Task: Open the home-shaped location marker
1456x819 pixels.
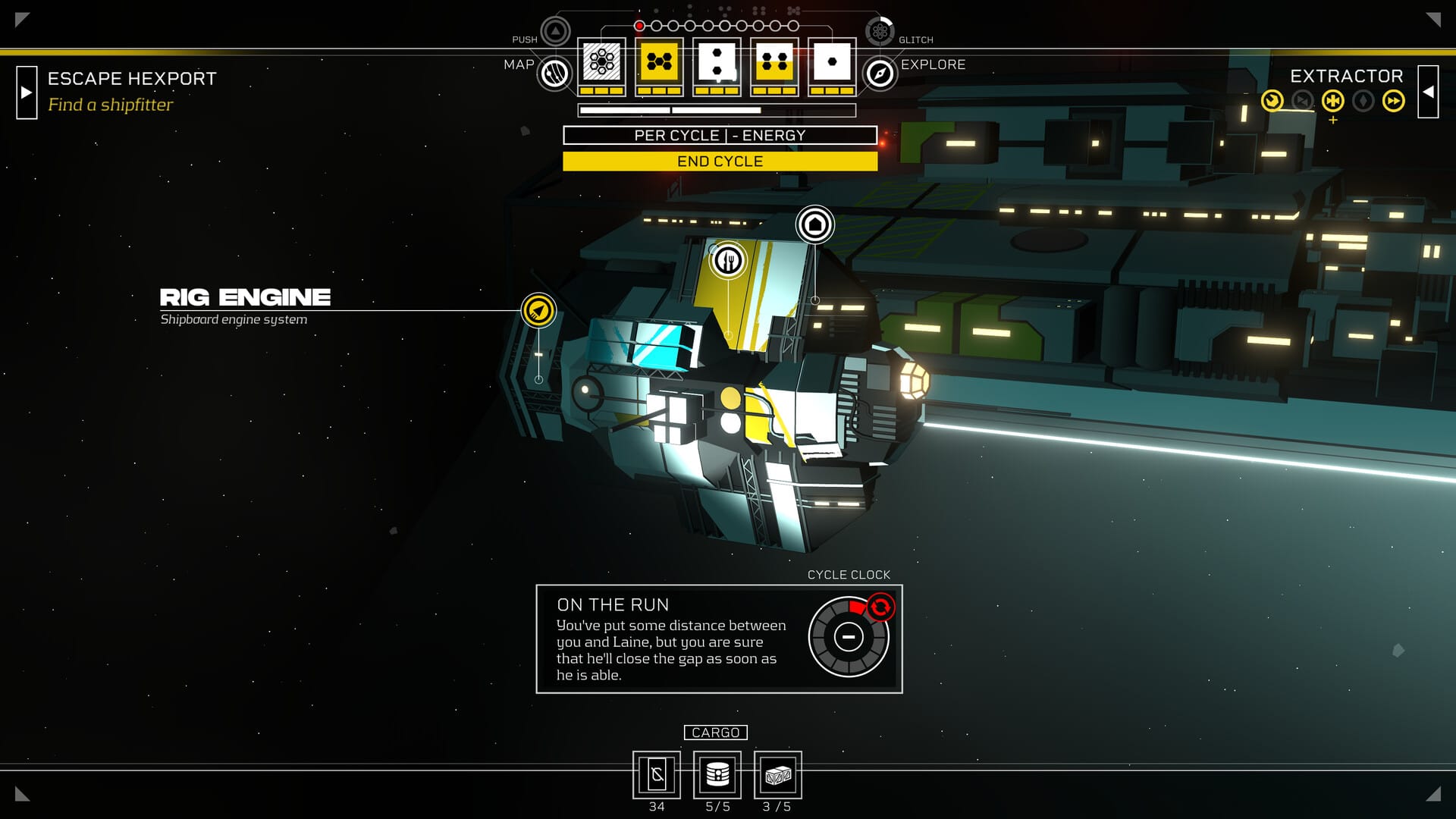Action: [814, 224]
